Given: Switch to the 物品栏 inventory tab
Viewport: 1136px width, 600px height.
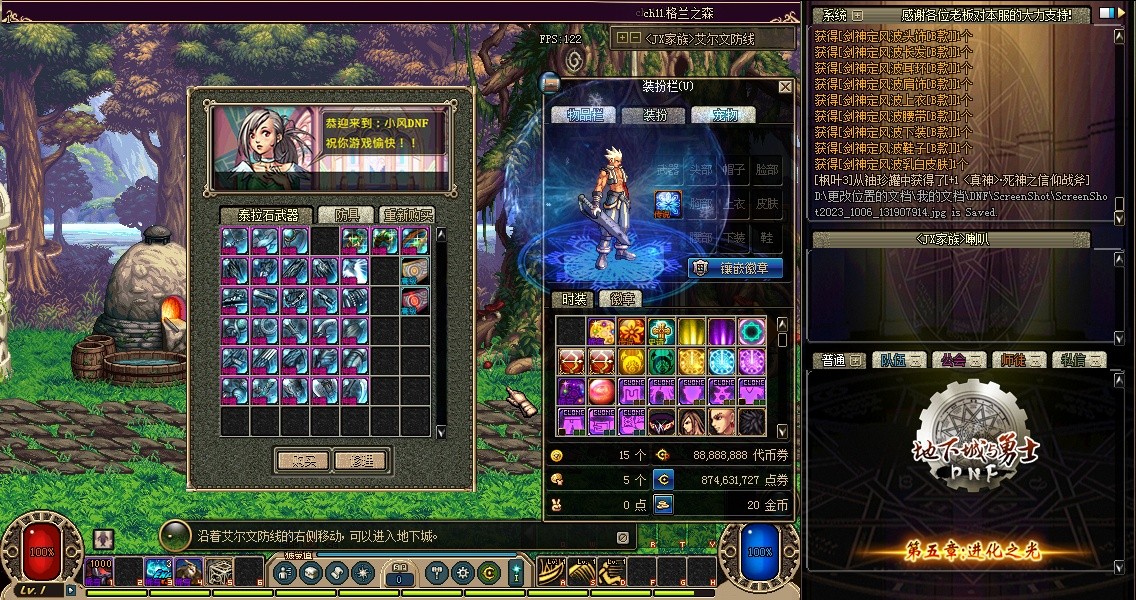Looking at the screenshot, I should [x=585, y=115].
